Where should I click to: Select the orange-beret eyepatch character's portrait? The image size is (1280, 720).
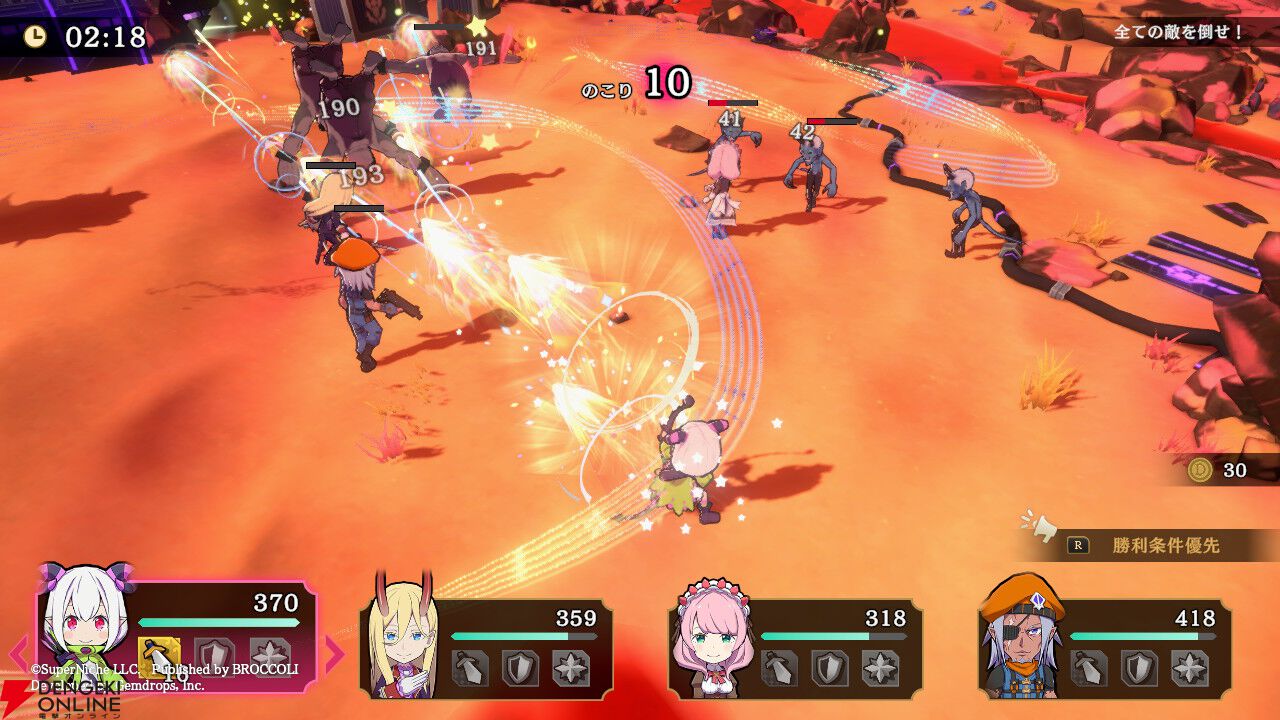point(1021,636)
